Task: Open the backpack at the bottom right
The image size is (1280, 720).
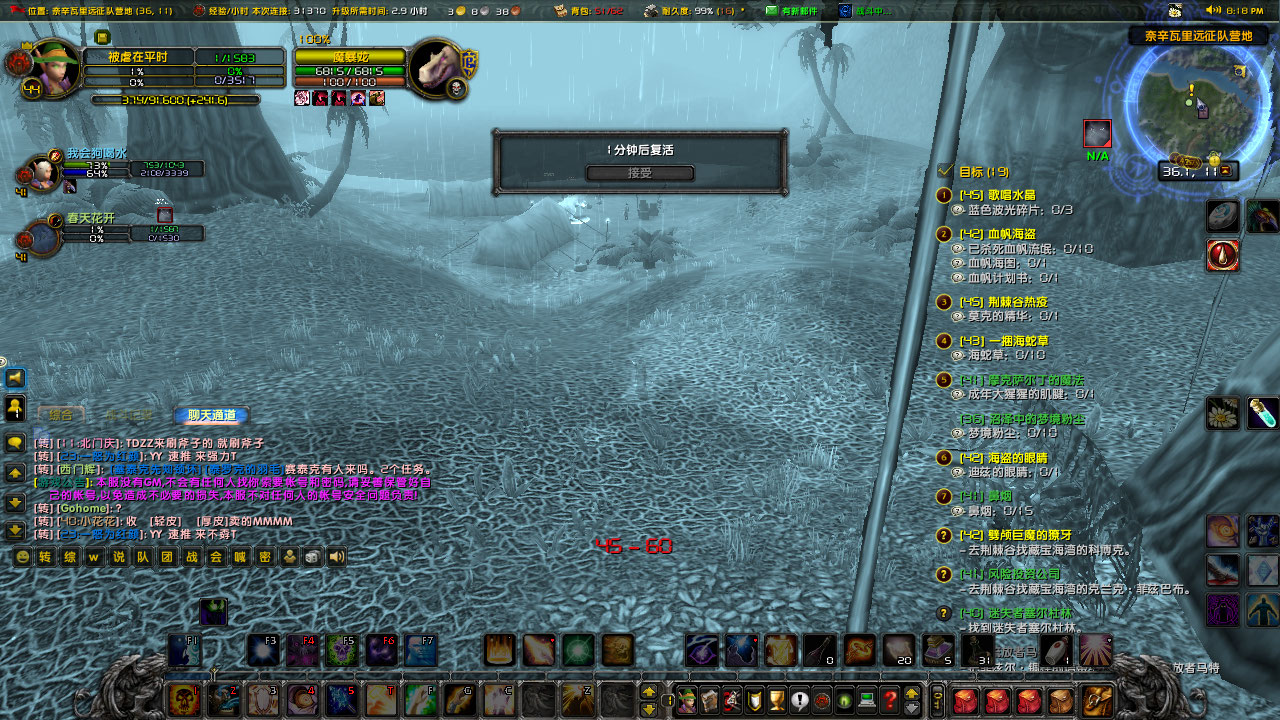Action: (1096, 699)
